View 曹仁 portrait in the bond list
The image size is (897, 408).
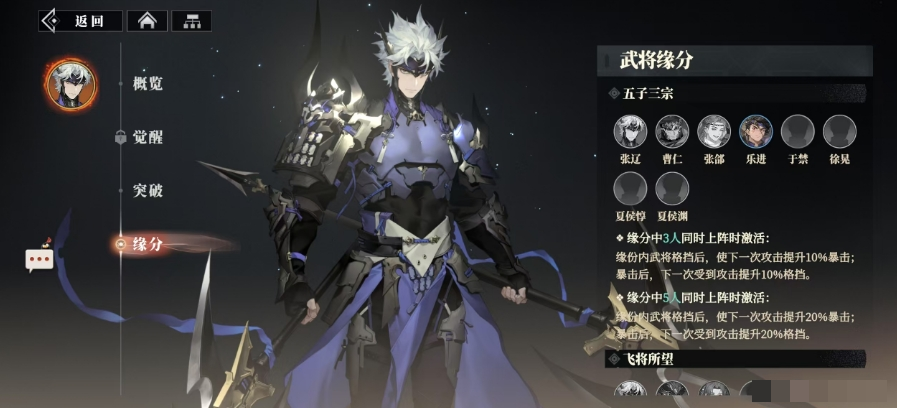tap(672, 131)
